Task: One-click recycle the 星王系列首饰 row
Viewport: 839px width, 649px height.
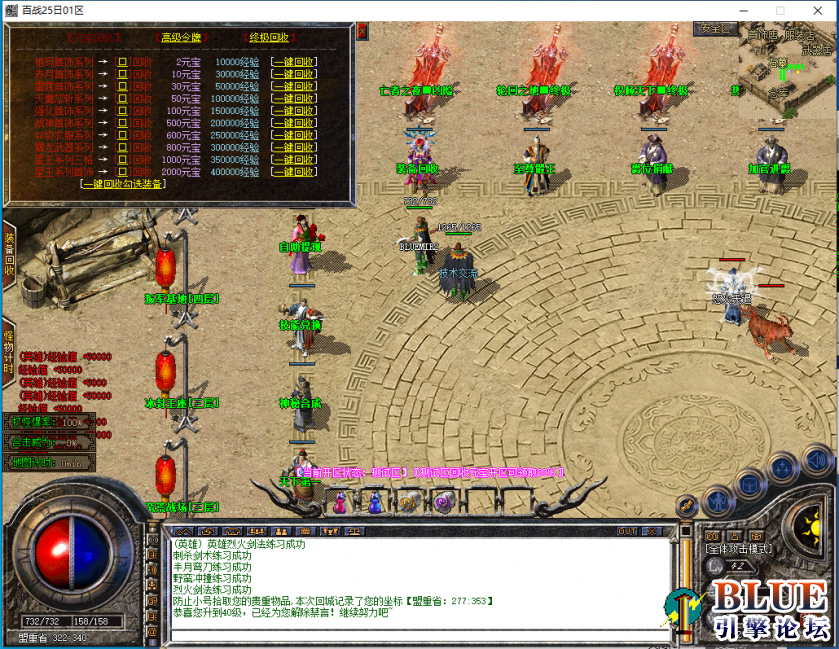Action: [294, 171]
